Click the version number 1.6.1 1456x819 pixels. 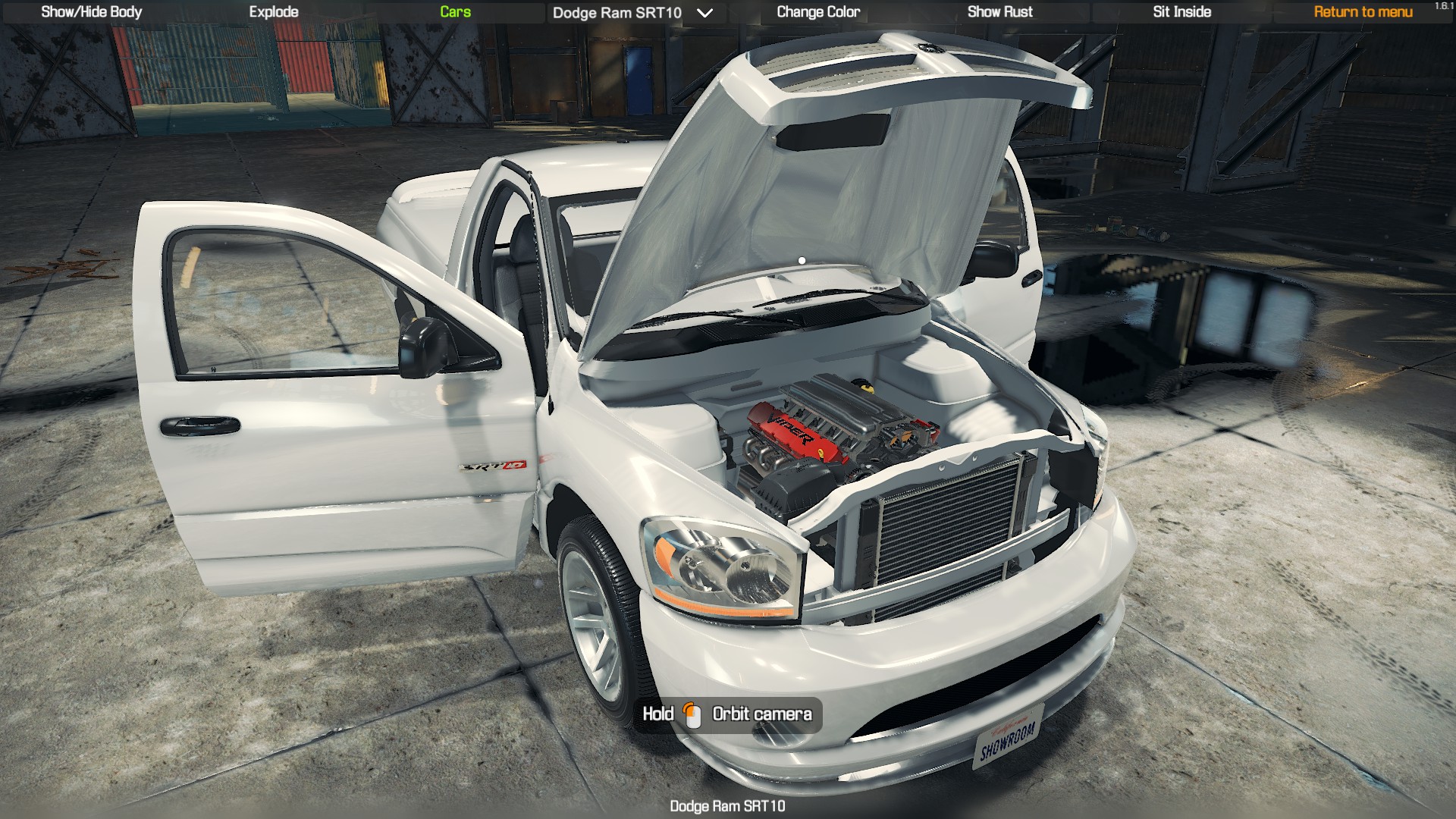(1443, 5)
